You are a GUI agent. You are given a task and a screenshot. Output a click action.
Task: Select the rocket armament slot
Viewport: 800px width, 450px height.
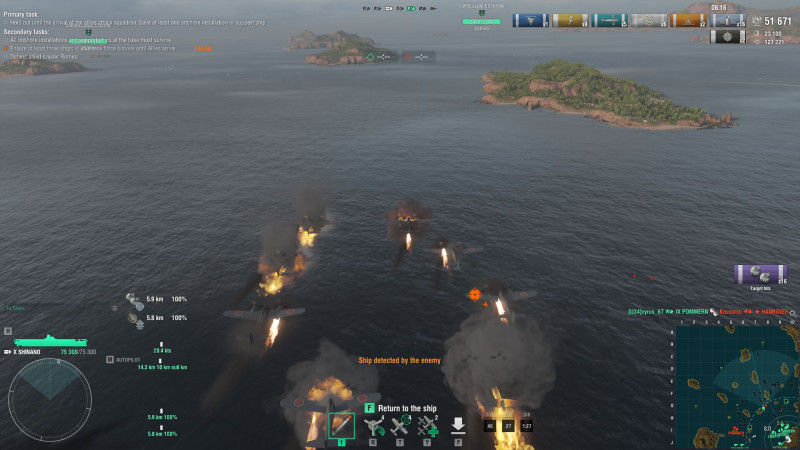click(x=341, y=425)
